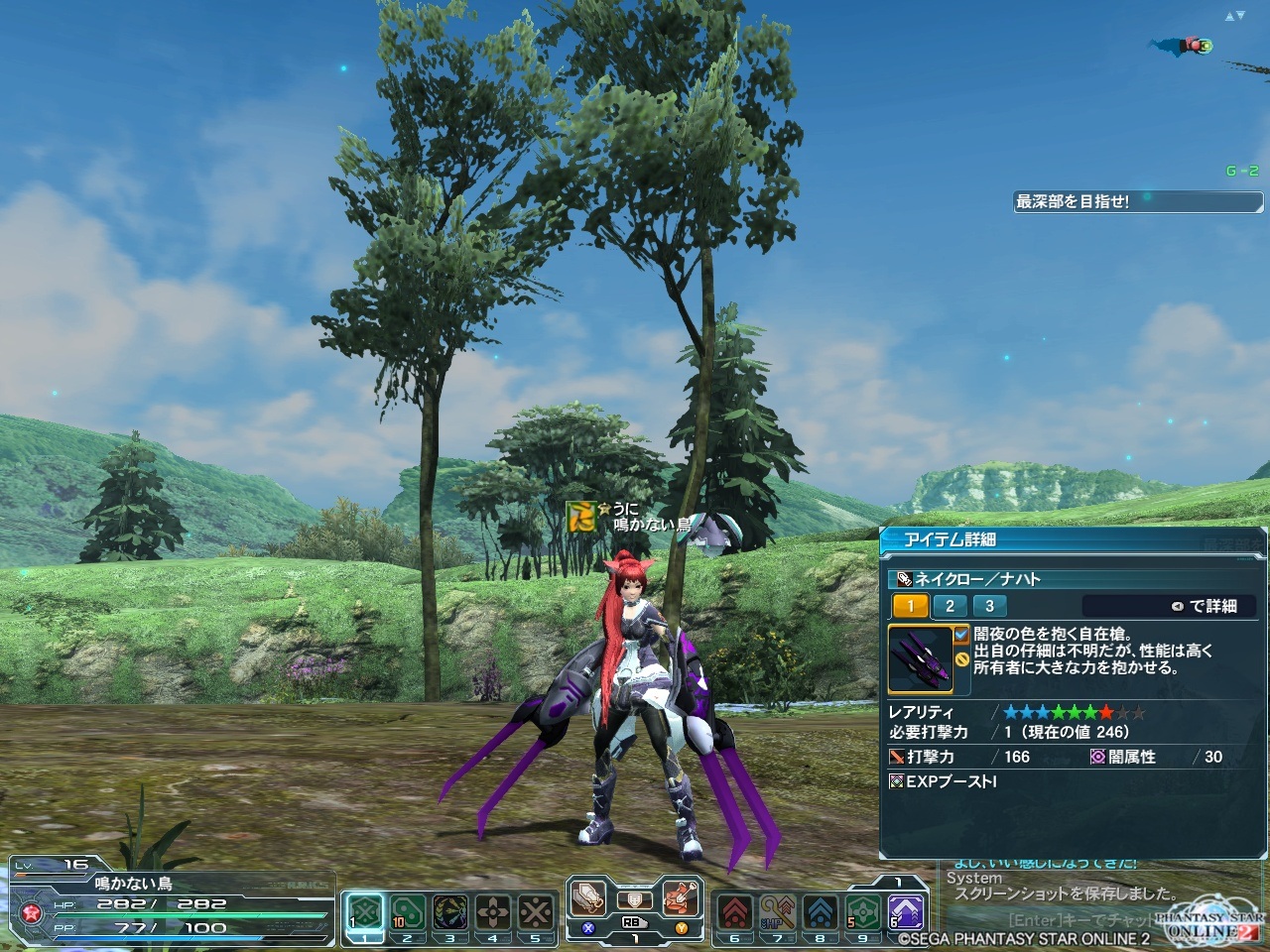Activate the blue chevron skill in slot 8

tap(821, 912)
